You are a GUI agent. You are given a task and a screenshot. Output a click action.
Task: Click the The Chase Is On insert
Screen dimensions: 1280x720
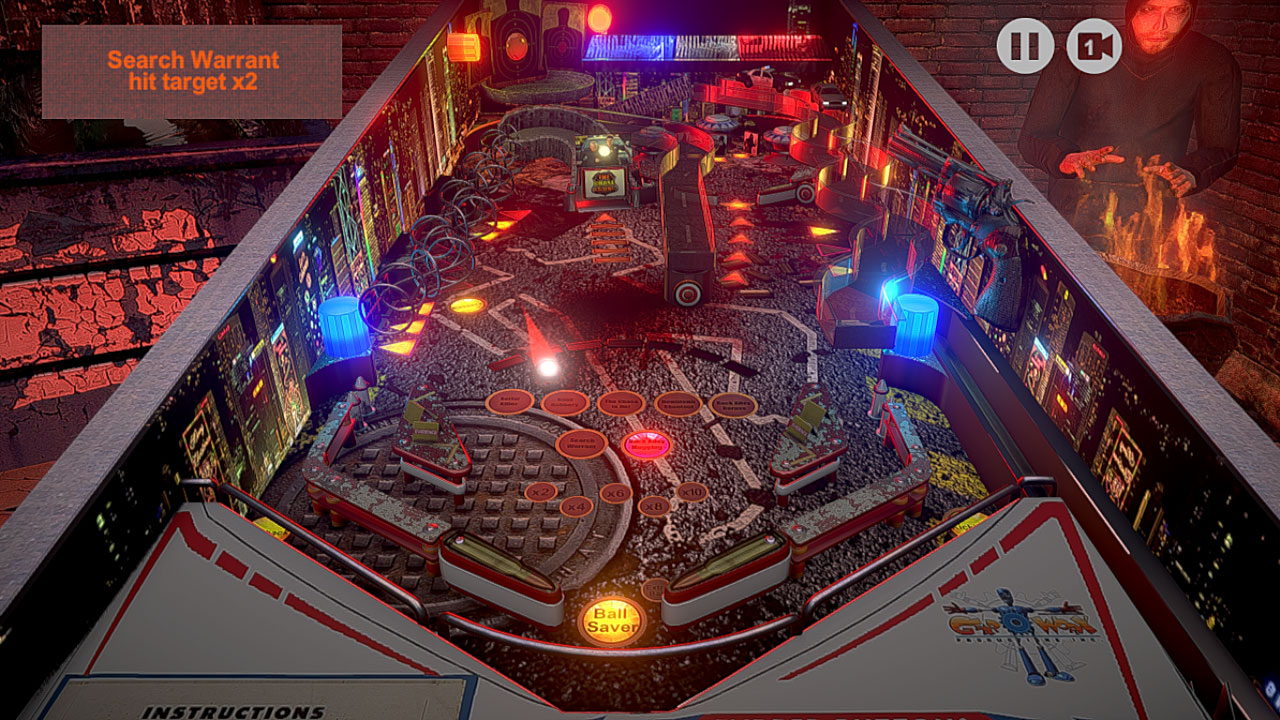[621, 403]
